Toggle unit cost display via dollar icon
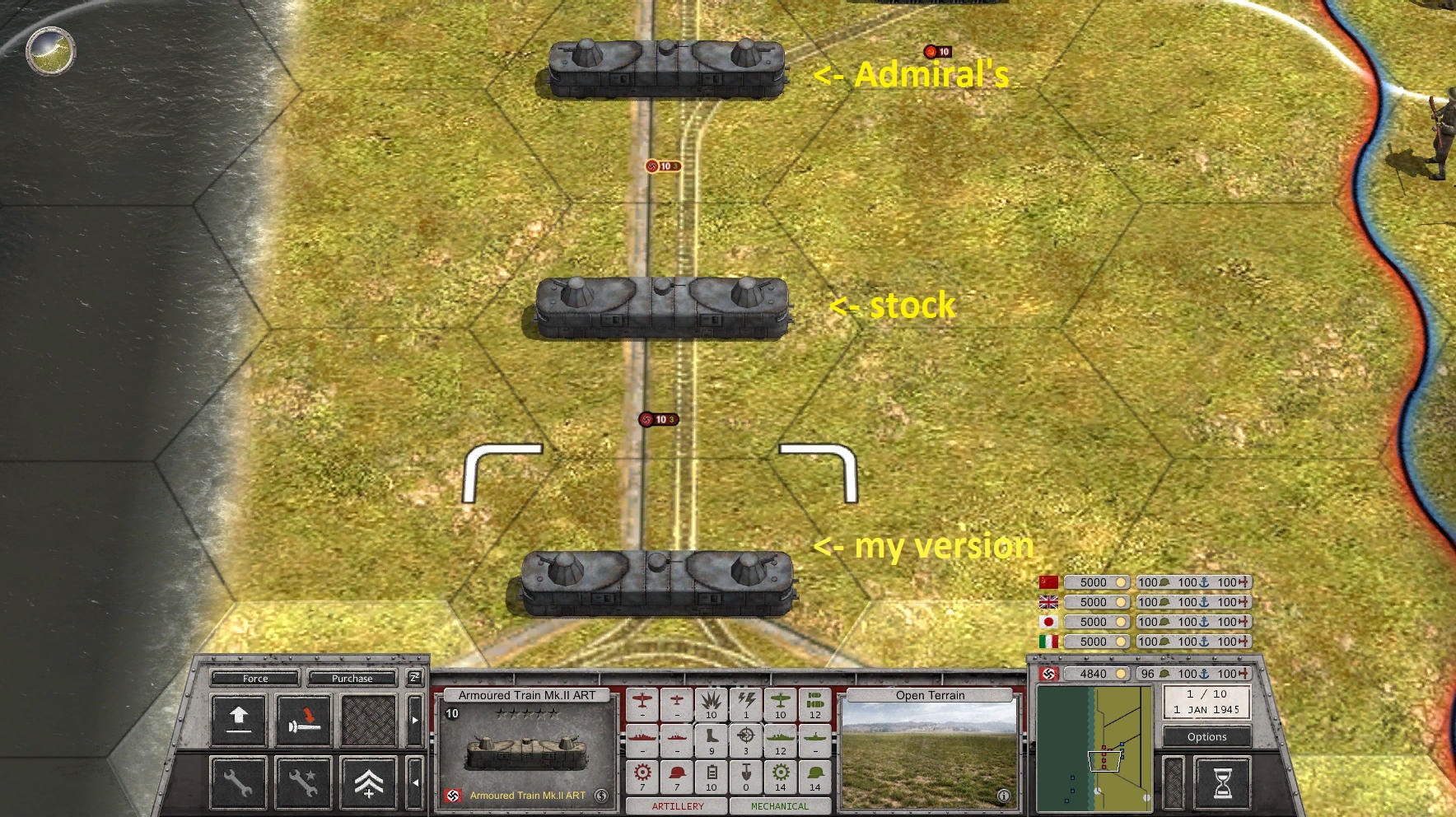1456x817 pixels. point(600,796)
